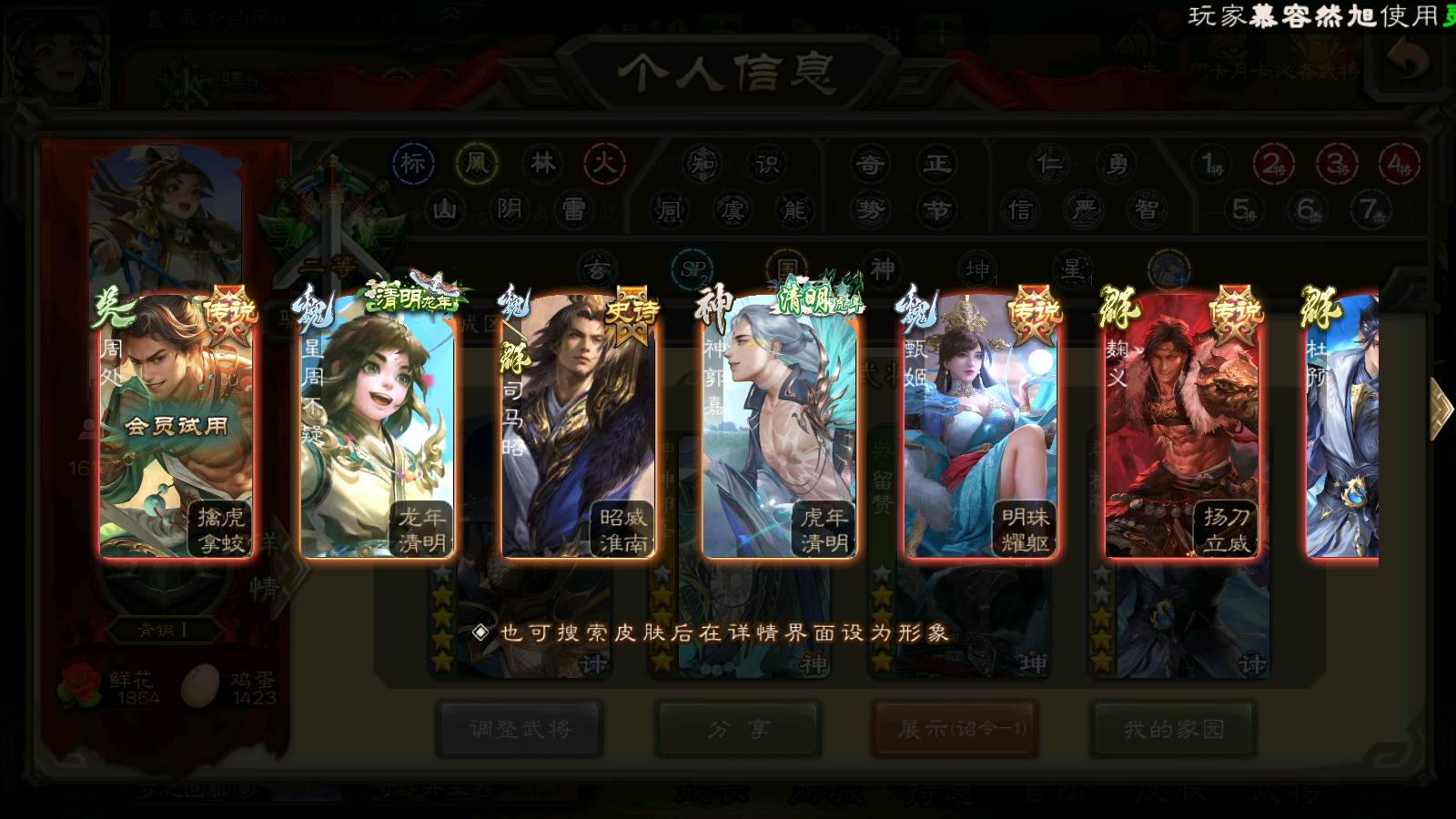The image size is (1456, 819).
Task: Choose the 甄姬 明珠耀躯 skin card
Action: pyautogui.click(x=980, y=426)
